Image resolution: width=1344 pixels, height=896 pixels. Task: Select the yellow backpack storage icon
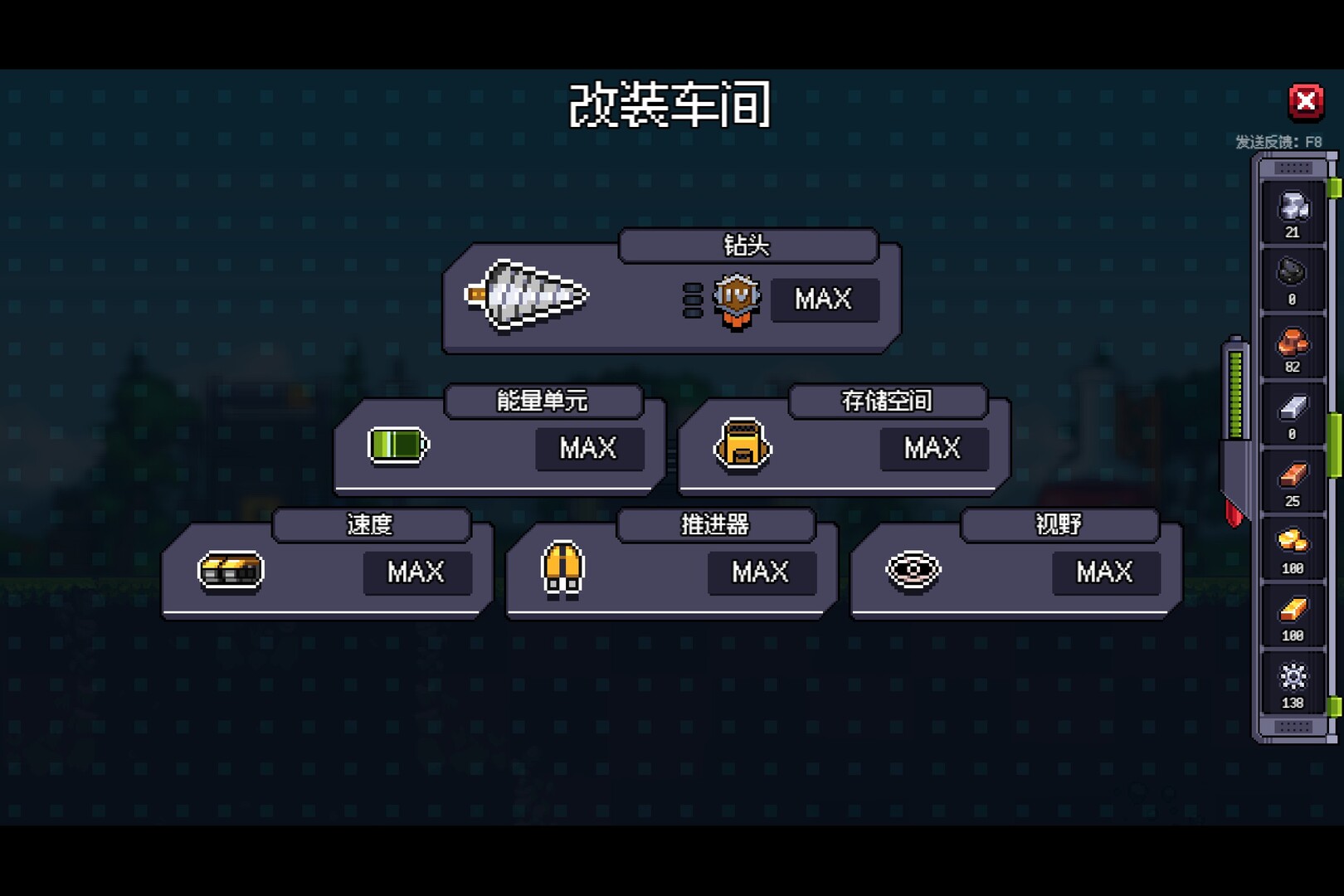coord(741,447)
